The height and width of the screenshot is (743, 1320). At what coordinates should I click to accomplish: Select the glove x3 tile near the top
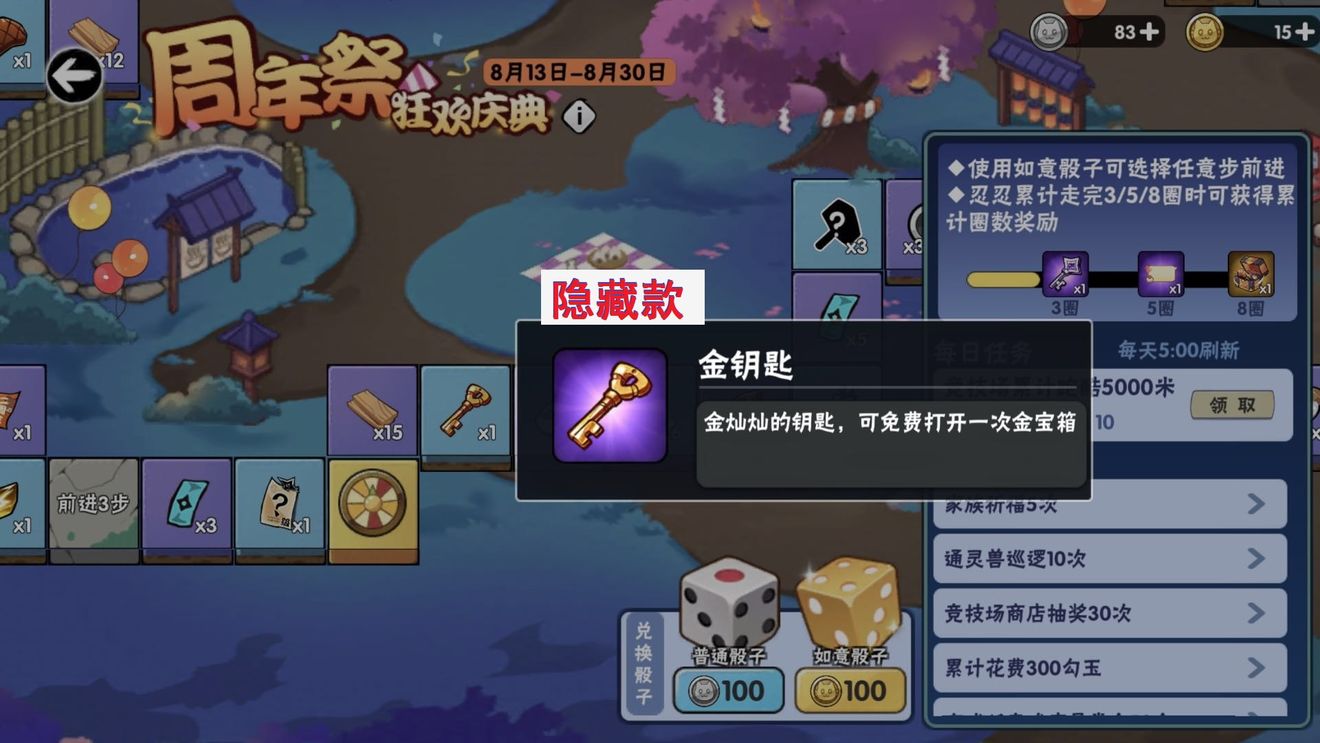pyautogui.click(x=837, y=223)
